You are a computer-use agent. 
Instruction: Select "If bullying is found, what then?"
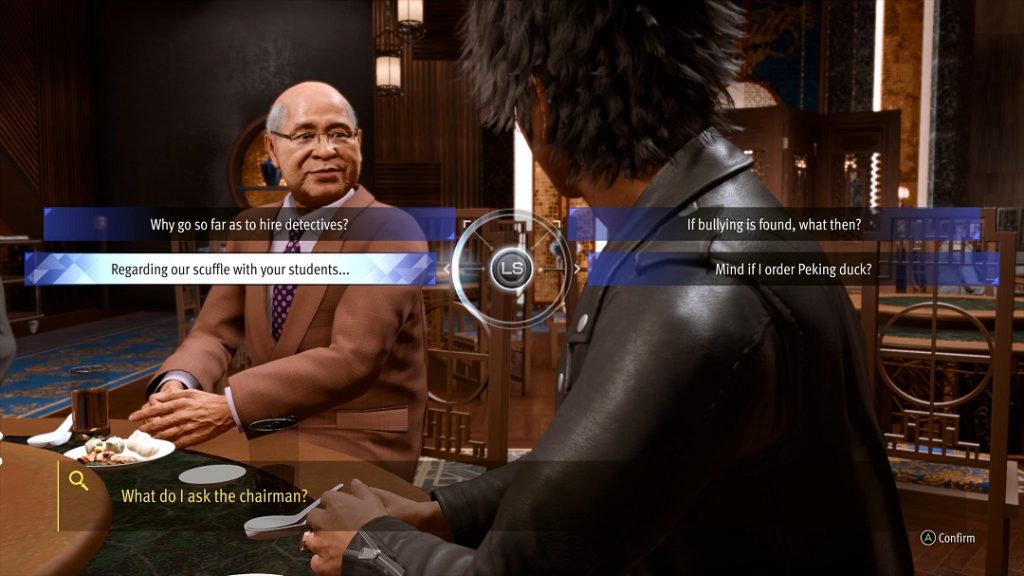coord(773,224)
